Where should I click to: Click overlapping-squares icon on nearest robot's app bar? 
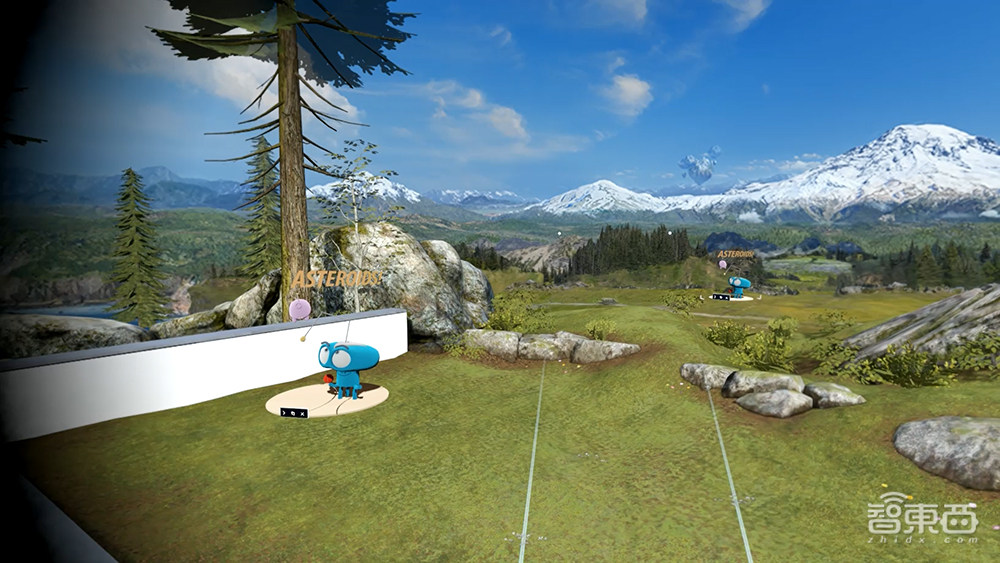tap(293, 413)
